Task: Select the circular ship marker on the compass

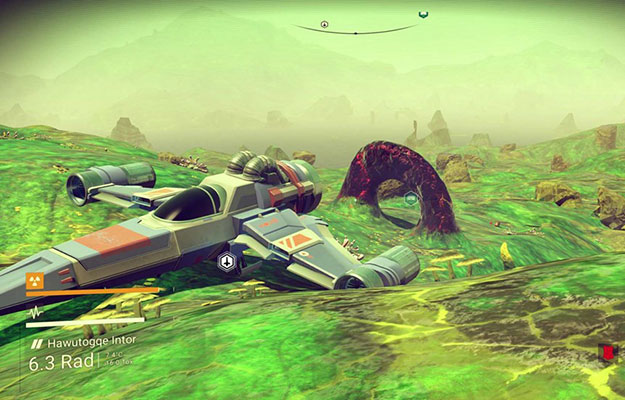Action: pos(324,24)
